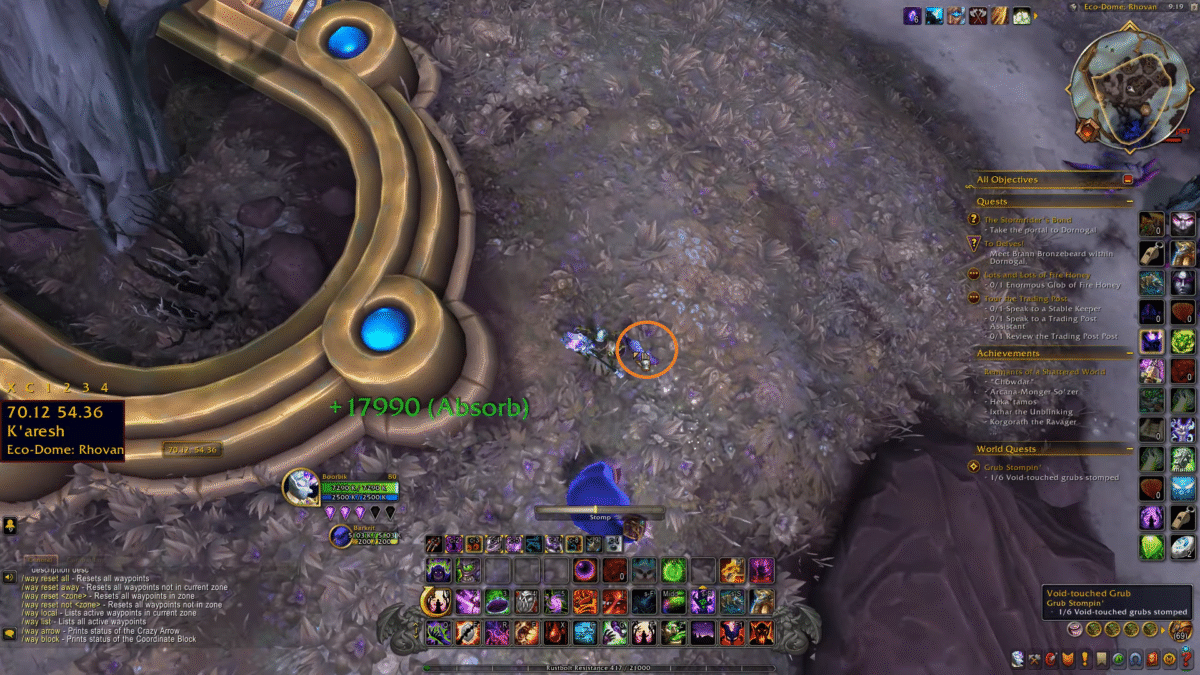Image resolution: width=1200 pixels, height=675 pixels.
Task: Select the Grub Stompin' world quest
Action: point(1013,467)
